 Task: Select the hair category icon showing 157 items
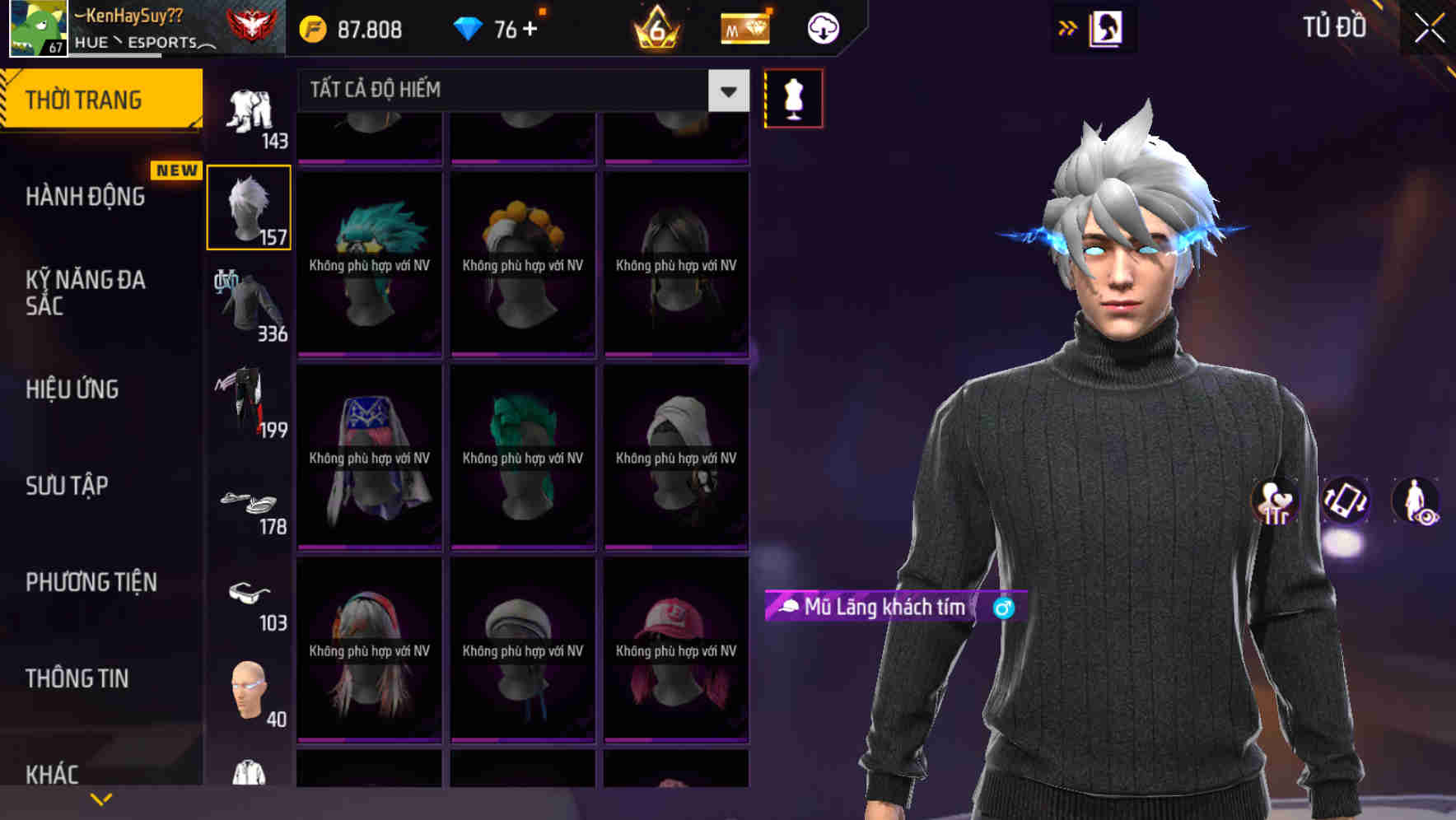click(248, 206)
